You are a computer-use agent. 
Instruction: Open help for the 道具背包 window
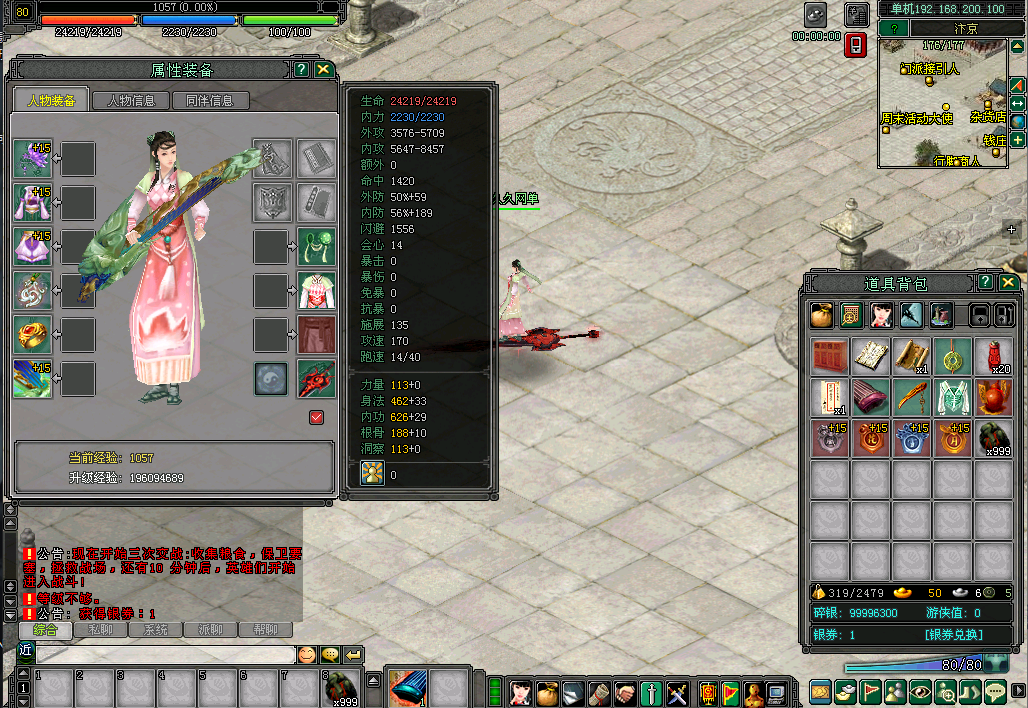point(985,282)
